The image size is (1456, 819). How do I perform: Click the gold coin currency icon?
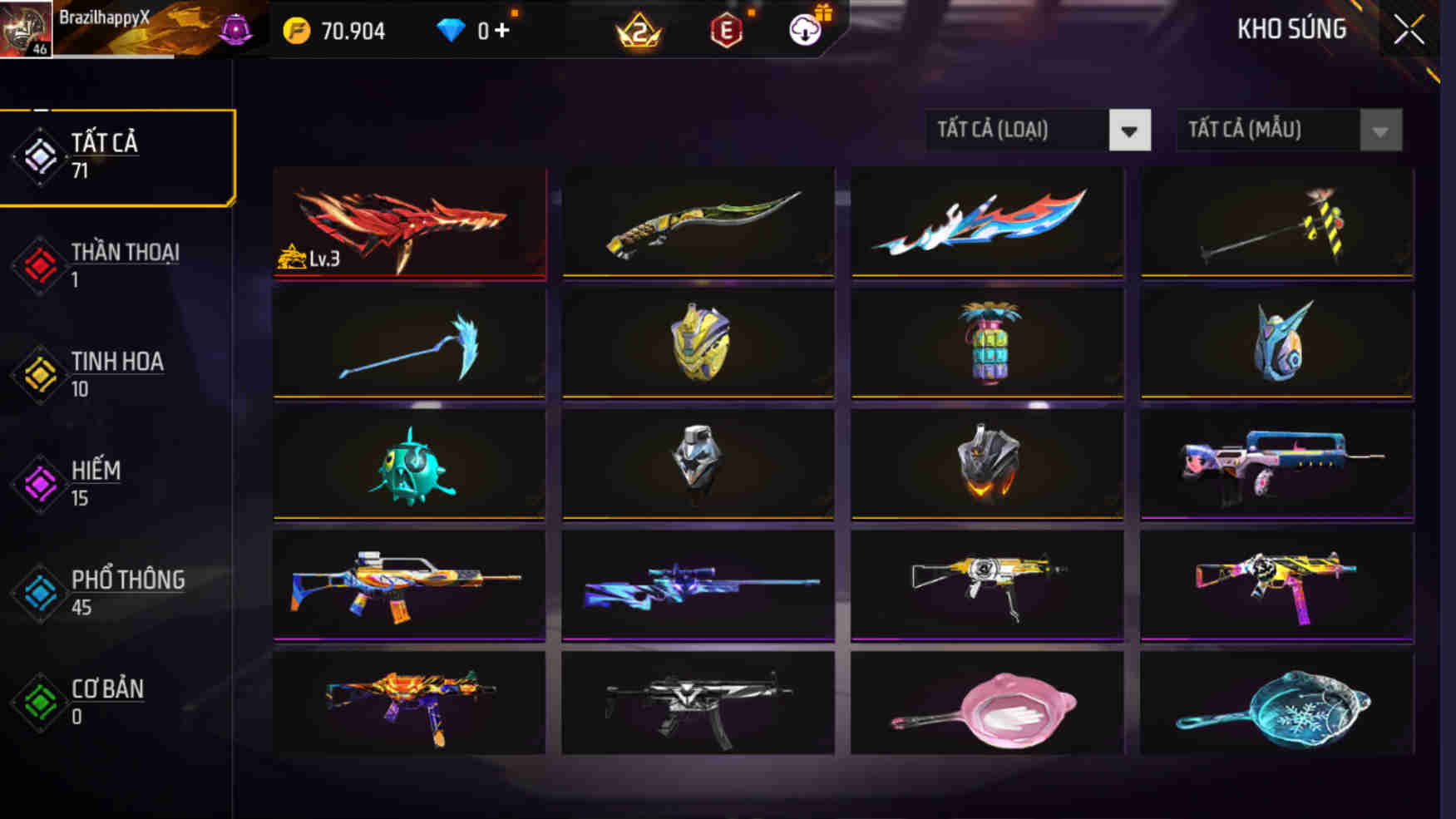point(299,30)
